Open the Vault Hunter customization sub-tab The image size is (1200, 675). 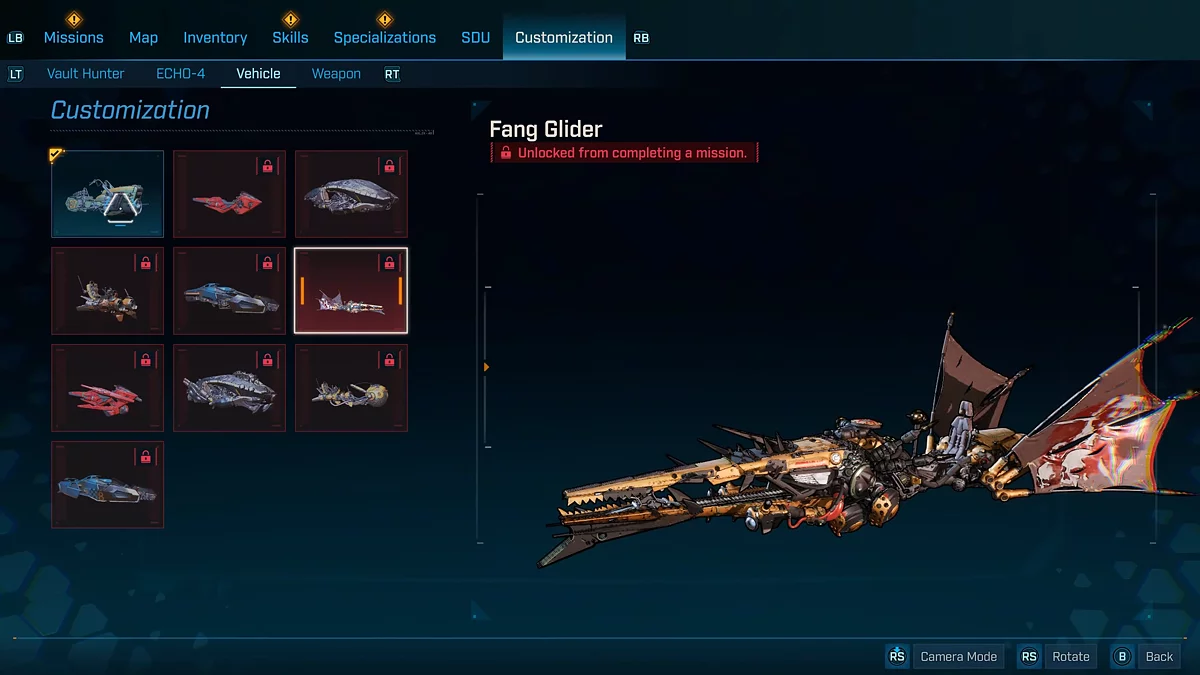point(86,74)
